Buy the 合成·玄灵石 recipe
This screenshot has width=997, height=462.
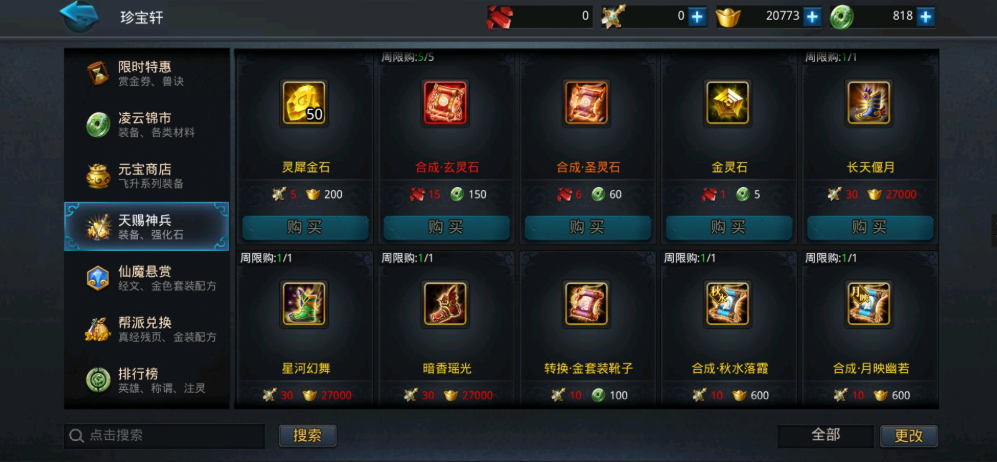(x=446, y=227)
